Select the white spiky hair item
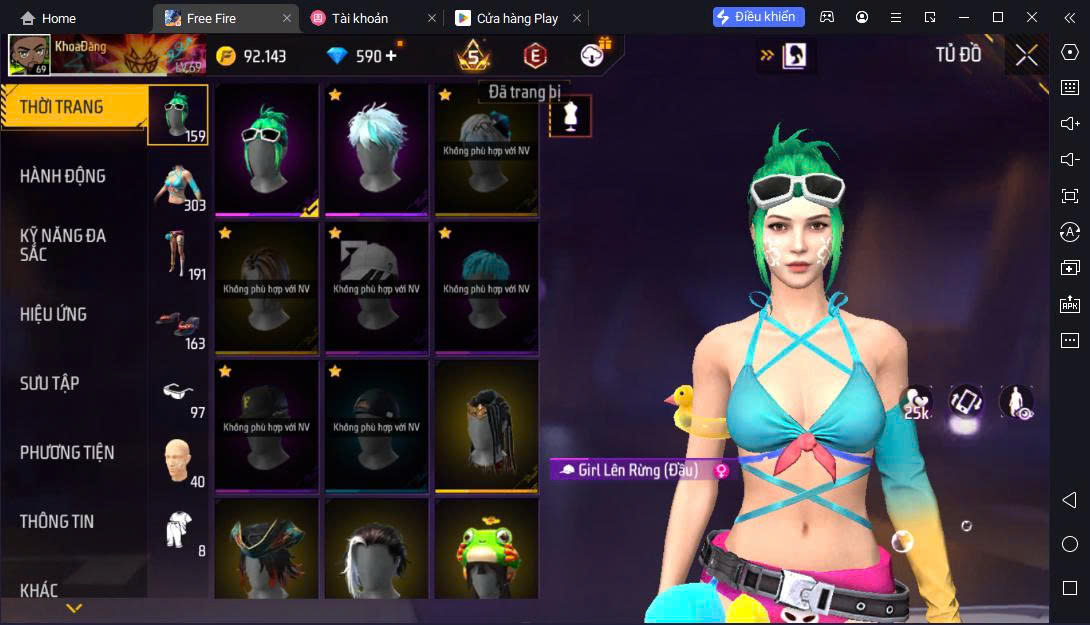 pos(376,148)
